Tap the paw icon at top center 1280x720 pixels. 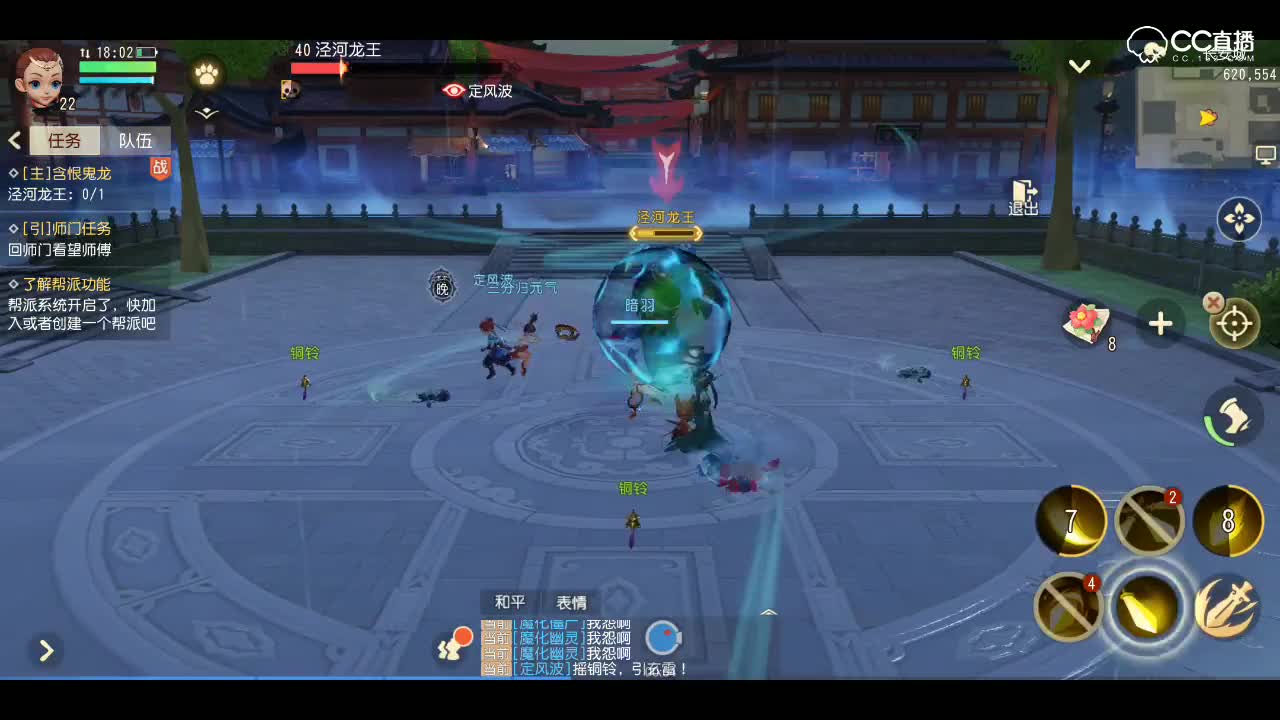coord(207,75)
